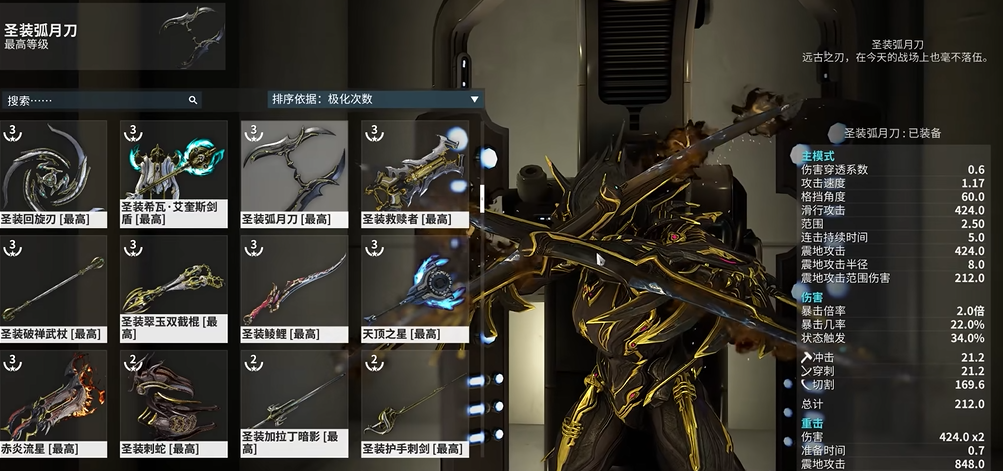Open the sort-by dropdown

click(375, 99)
